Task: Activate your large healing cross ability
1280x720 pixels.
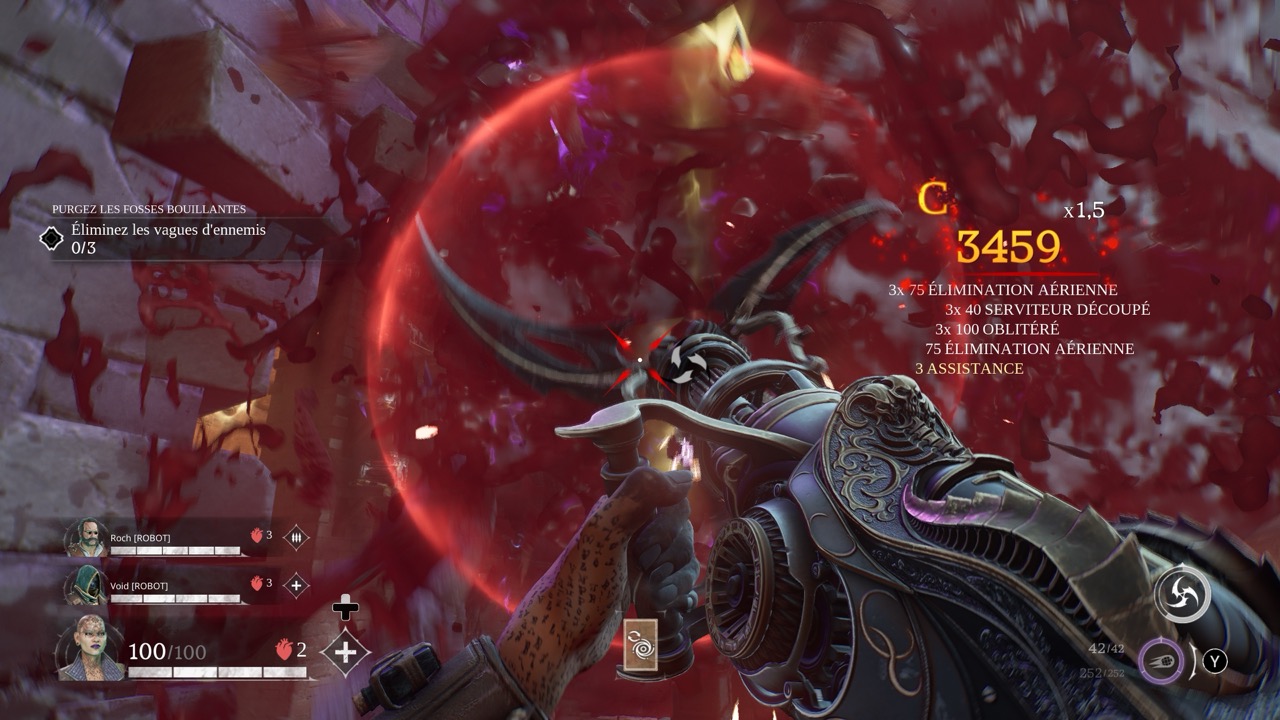Action: [x=346, y=652]
